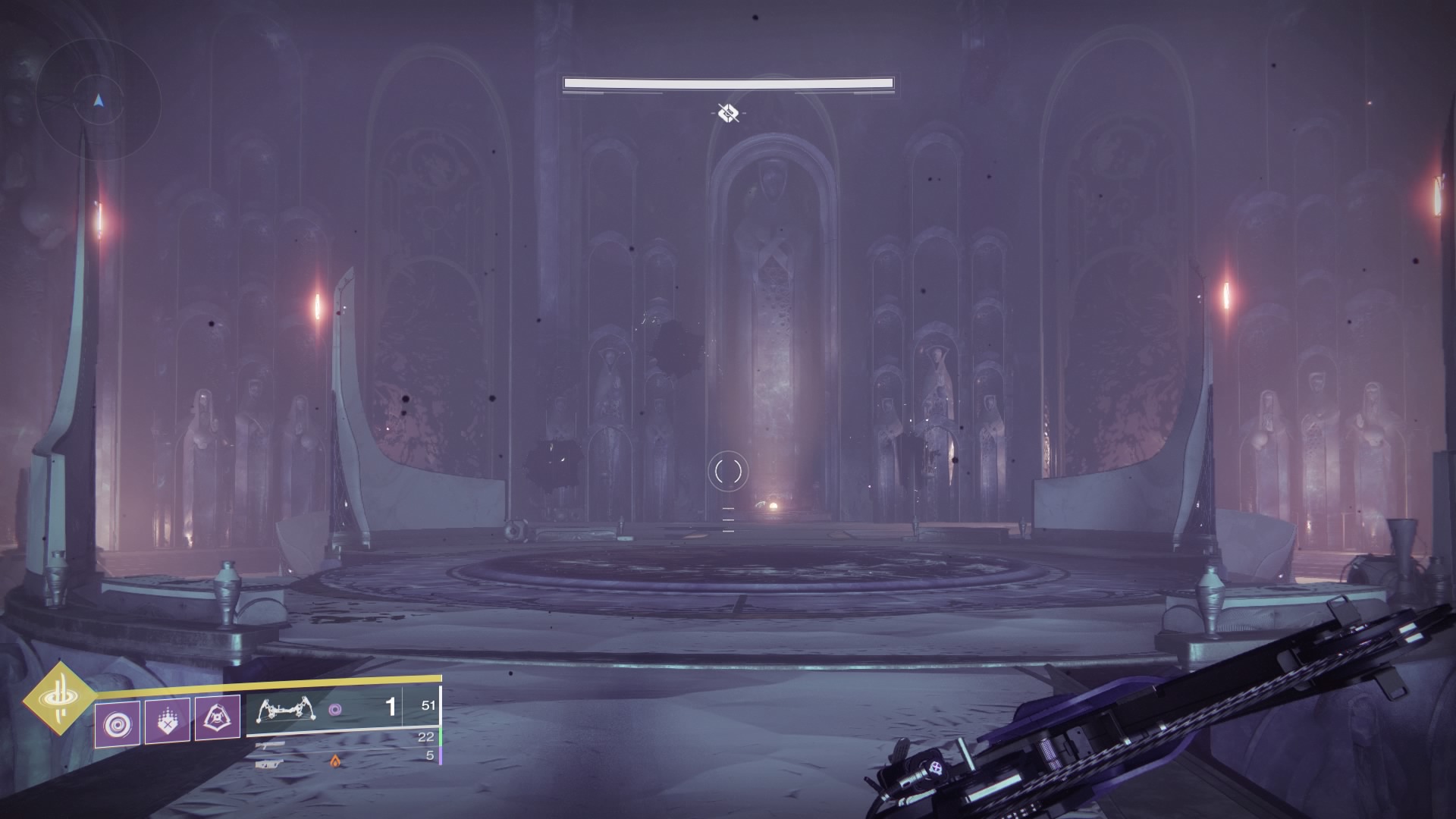Use the class ability barricade icon
The image size is (1456, 819).
218,717
